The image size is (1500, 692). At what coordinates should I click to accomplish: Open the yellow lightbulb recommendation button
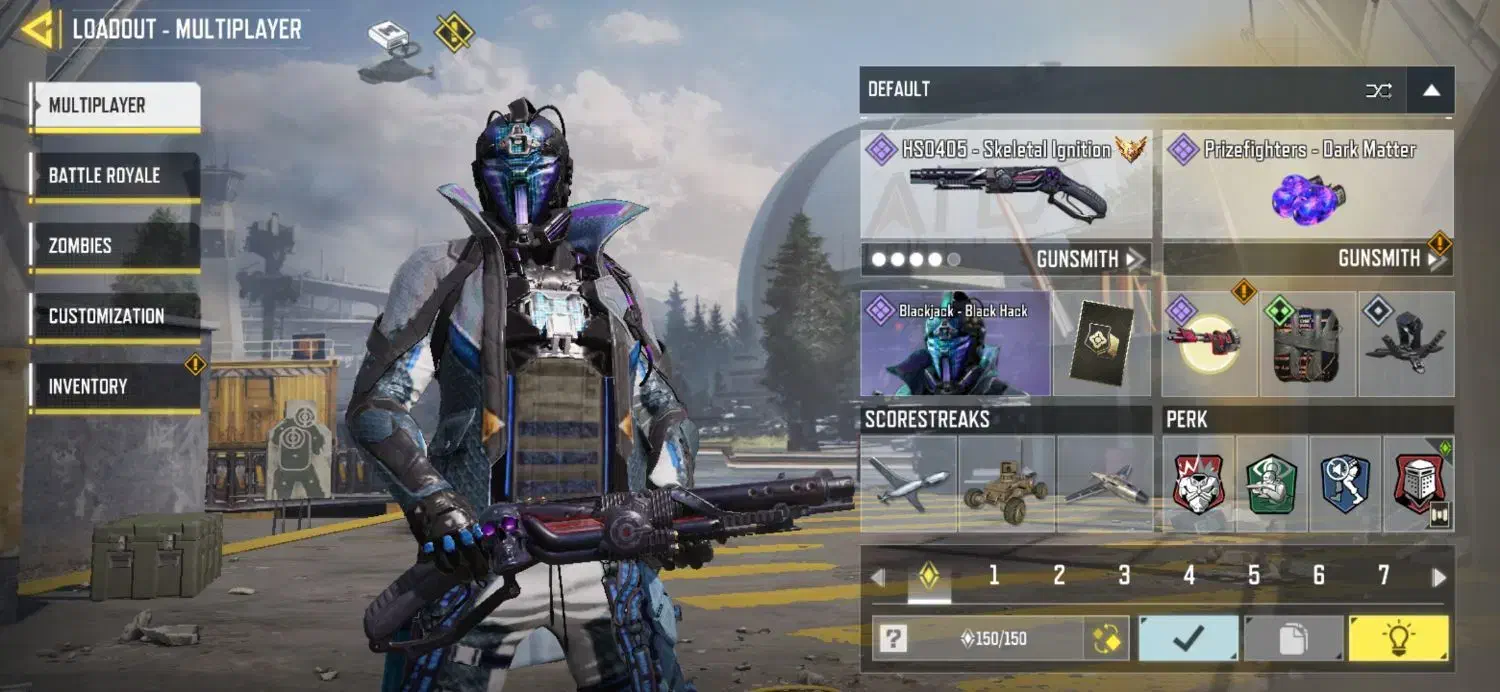pos(1398,639)
